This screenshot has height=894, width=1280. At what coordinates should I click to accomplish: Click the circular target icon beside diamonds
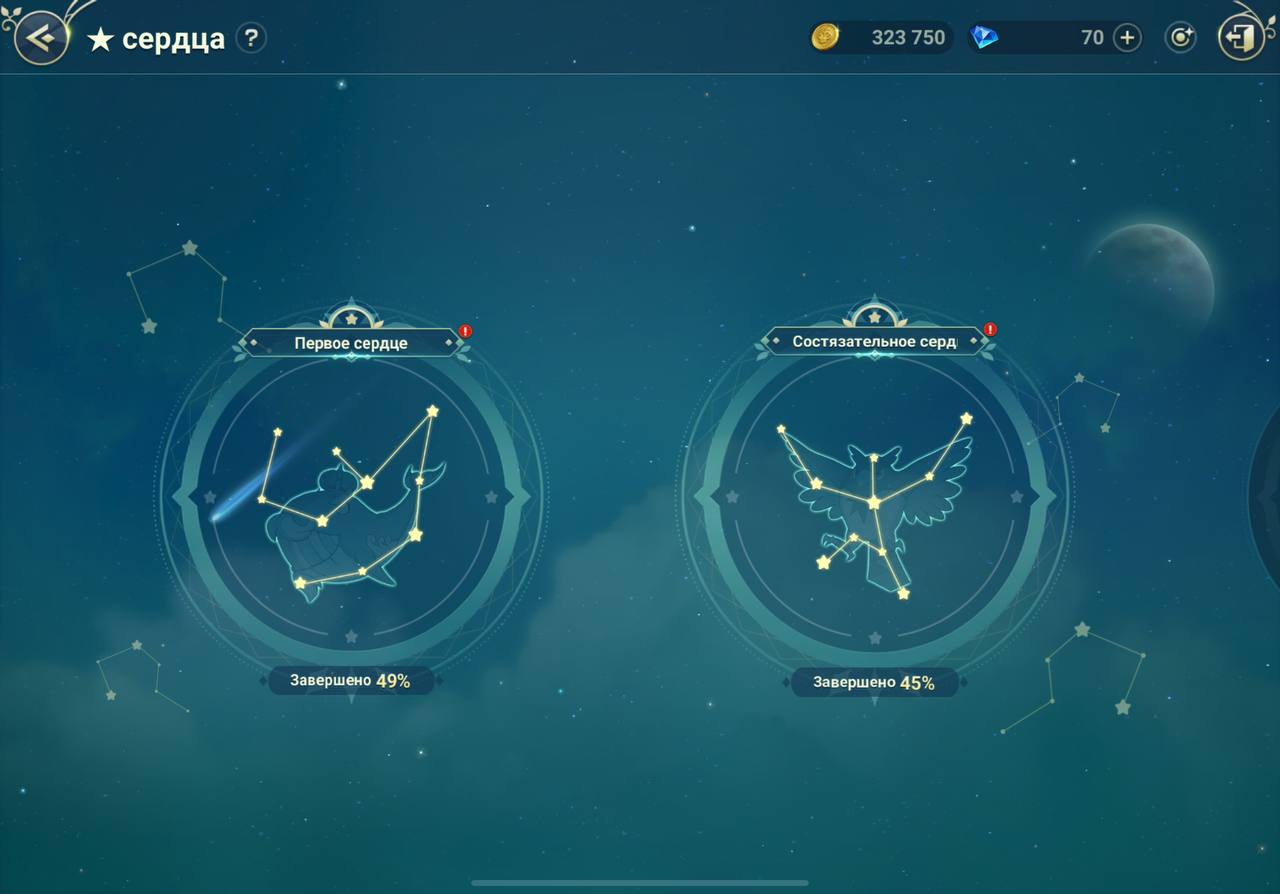tap(1181, 38)
